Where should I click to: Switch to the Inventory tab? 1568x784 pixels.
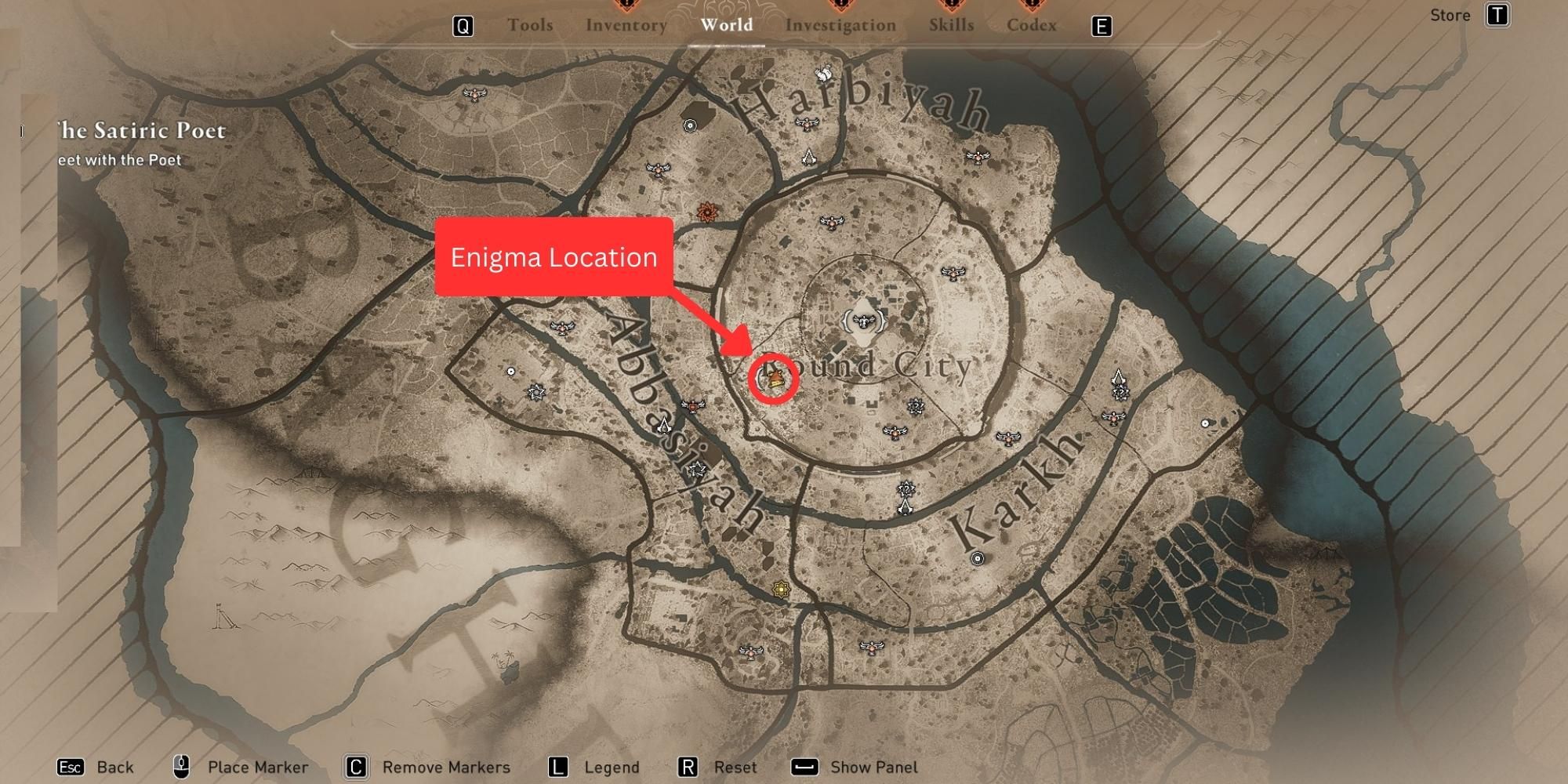626,24
